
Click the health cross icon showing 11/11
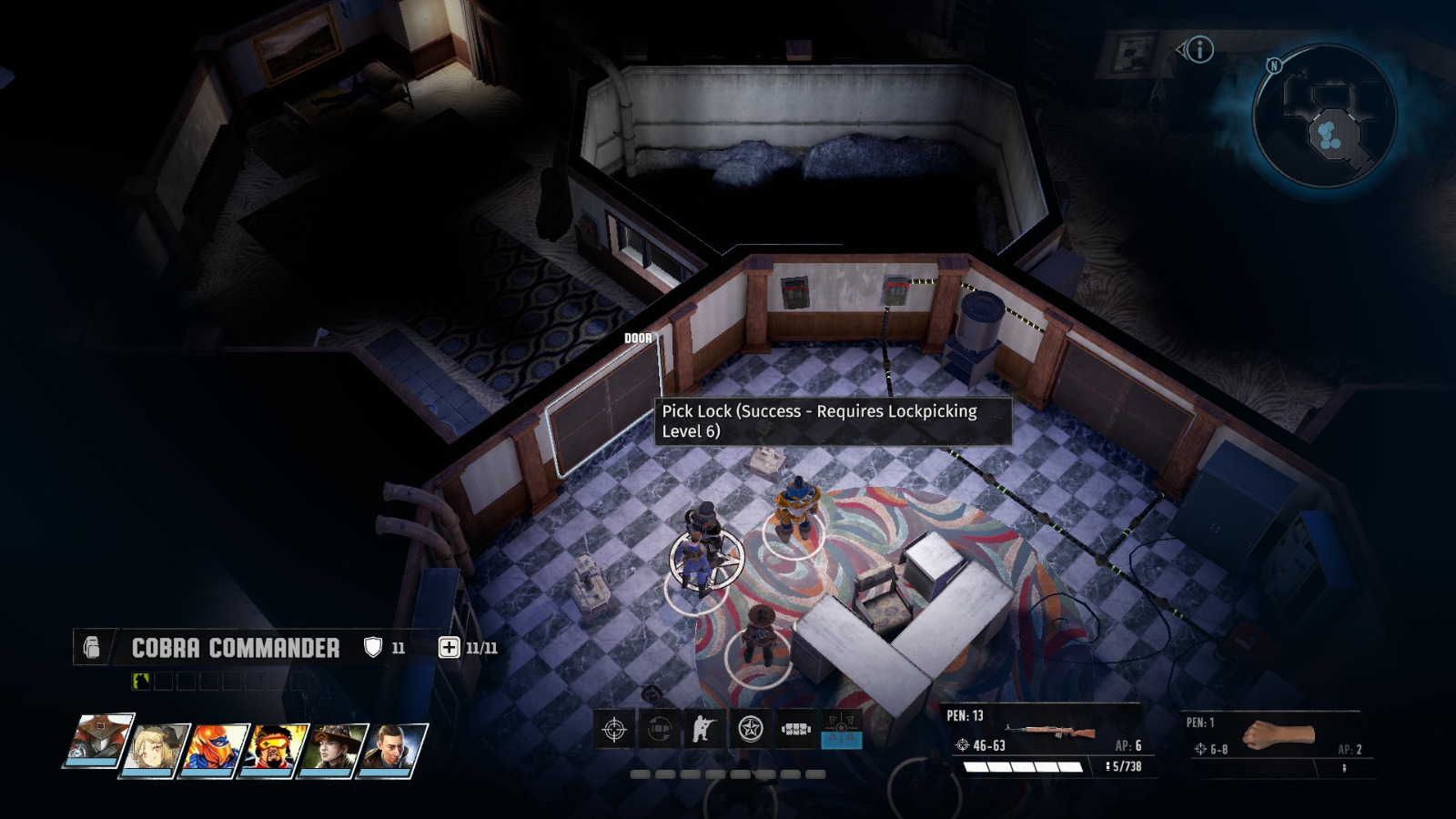pos(449,647)
